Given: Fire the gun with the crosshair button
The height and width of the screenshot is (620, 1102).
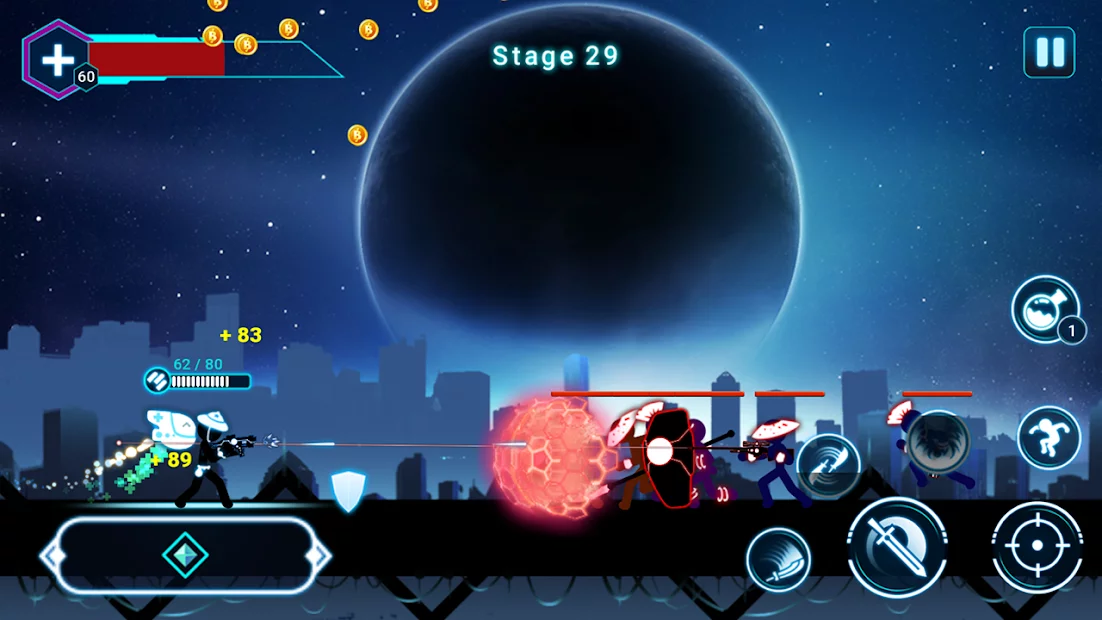Looking at the screenshot, I should click(1037, 546).
